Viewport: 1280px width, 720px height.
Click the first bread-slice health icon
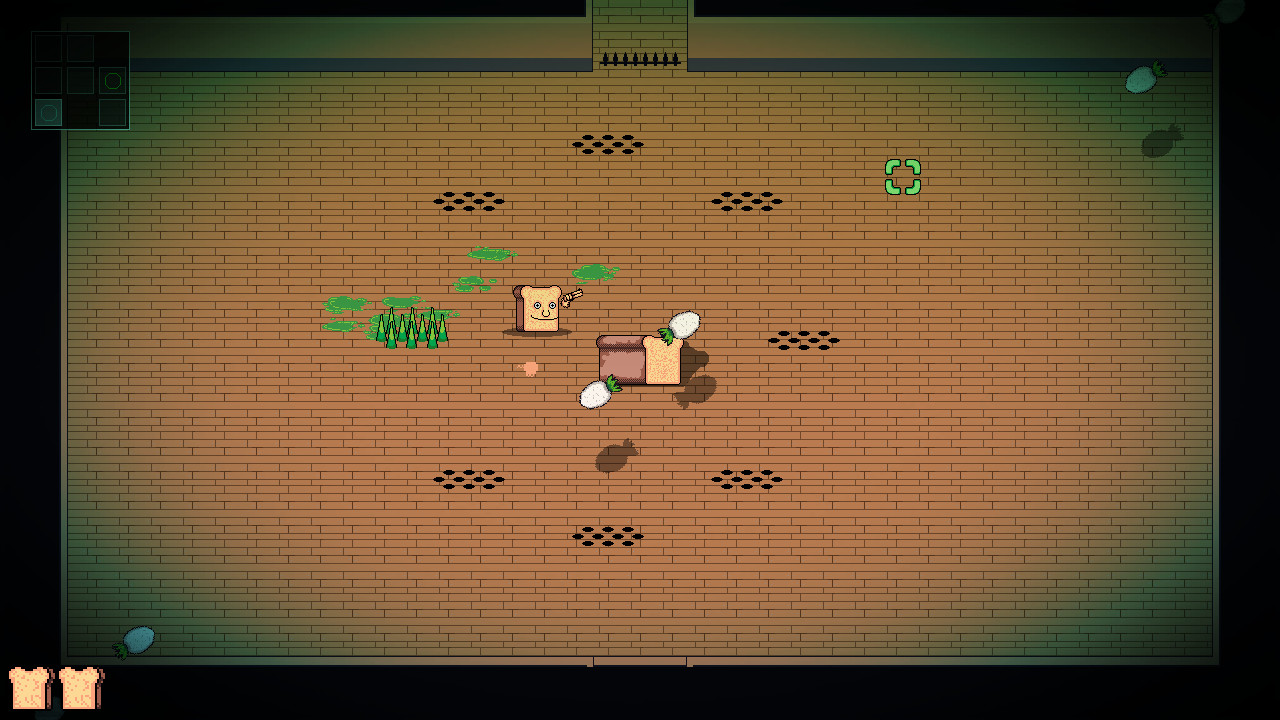pyautogui.click(x=30, y=690)
